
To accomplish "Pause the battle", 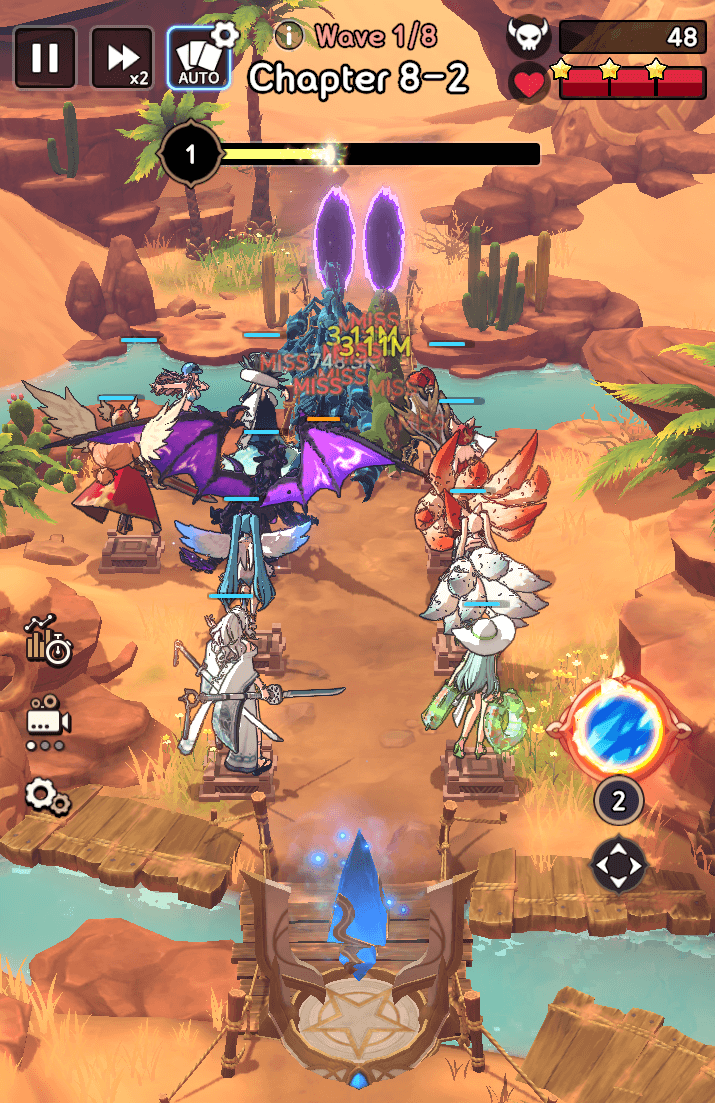I will 45,58.
